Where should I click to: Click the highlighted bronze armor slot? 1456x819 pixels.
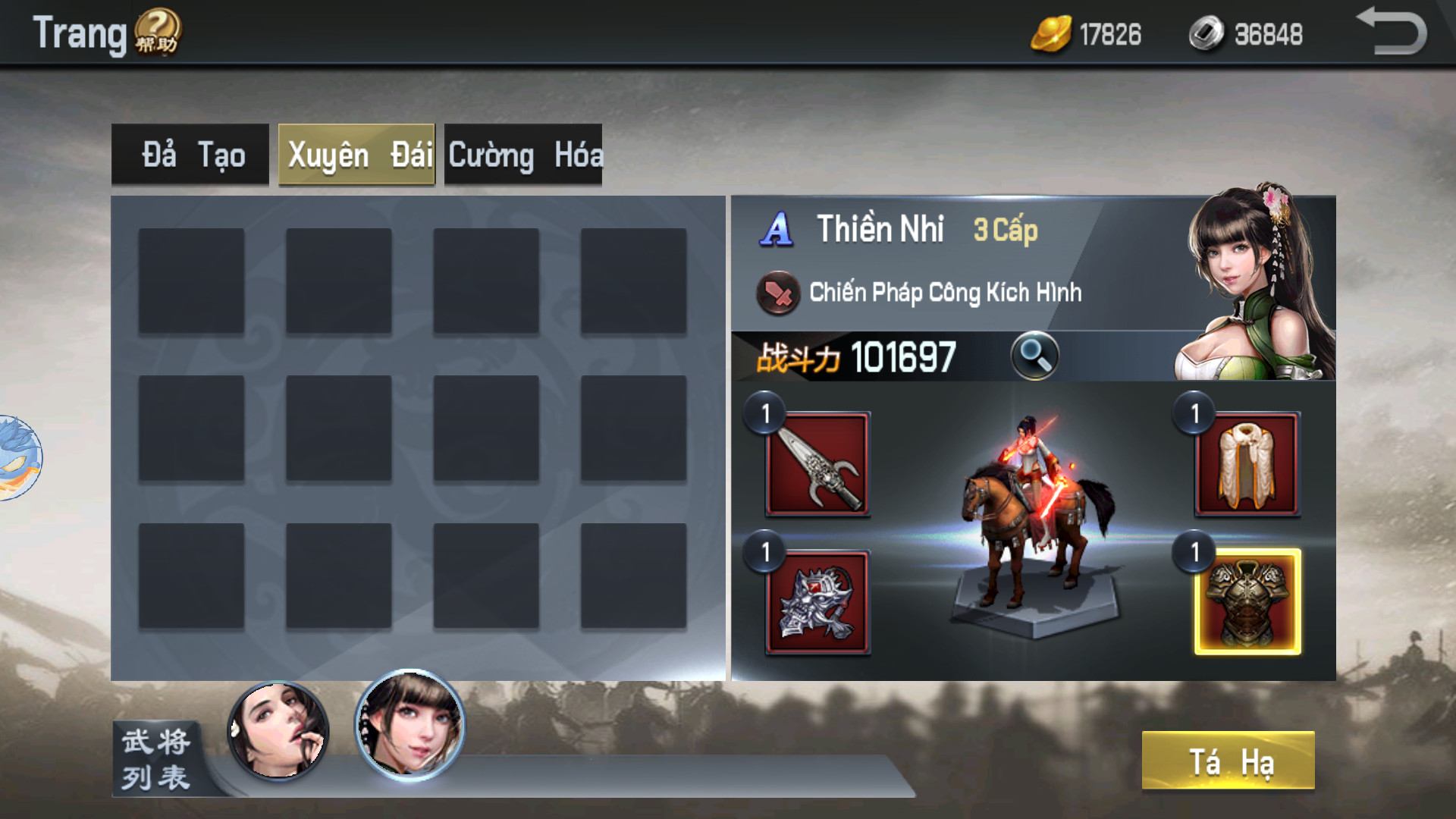coord(1247,602)
